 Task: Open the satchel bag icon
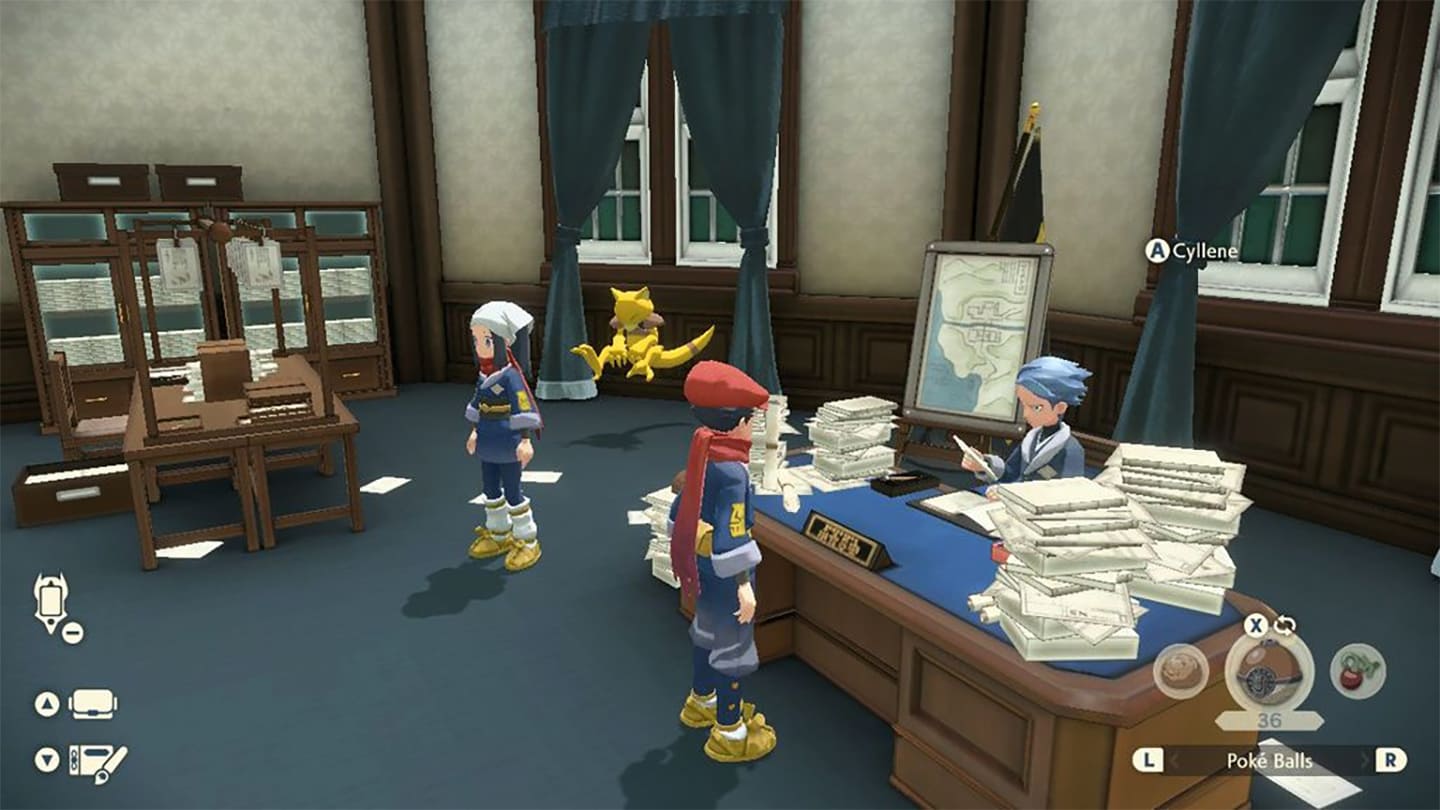point(92,704)
